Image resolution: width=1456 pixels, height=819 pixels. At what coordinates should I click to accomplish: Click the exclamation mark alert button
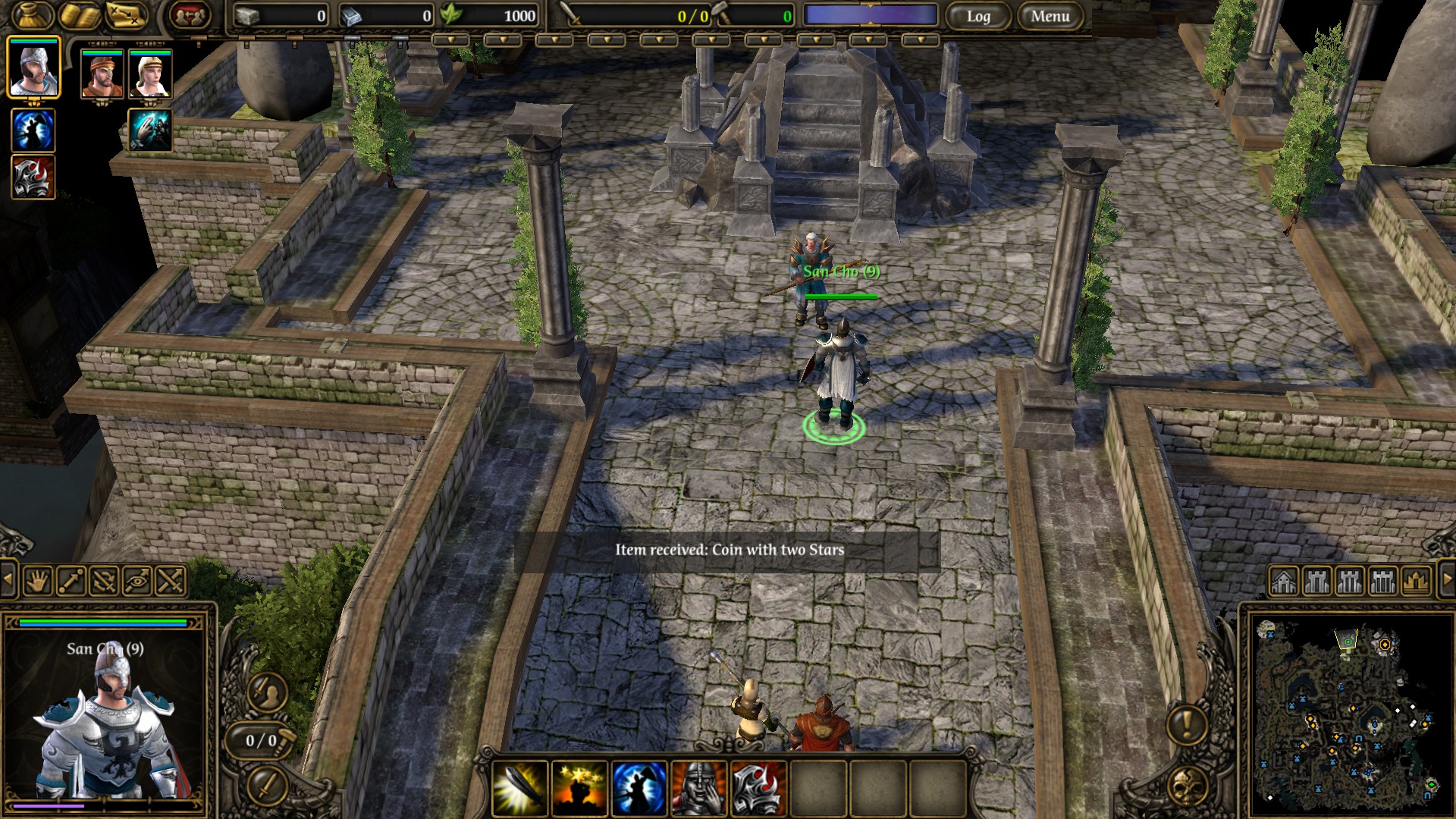tap(1187, 725)
